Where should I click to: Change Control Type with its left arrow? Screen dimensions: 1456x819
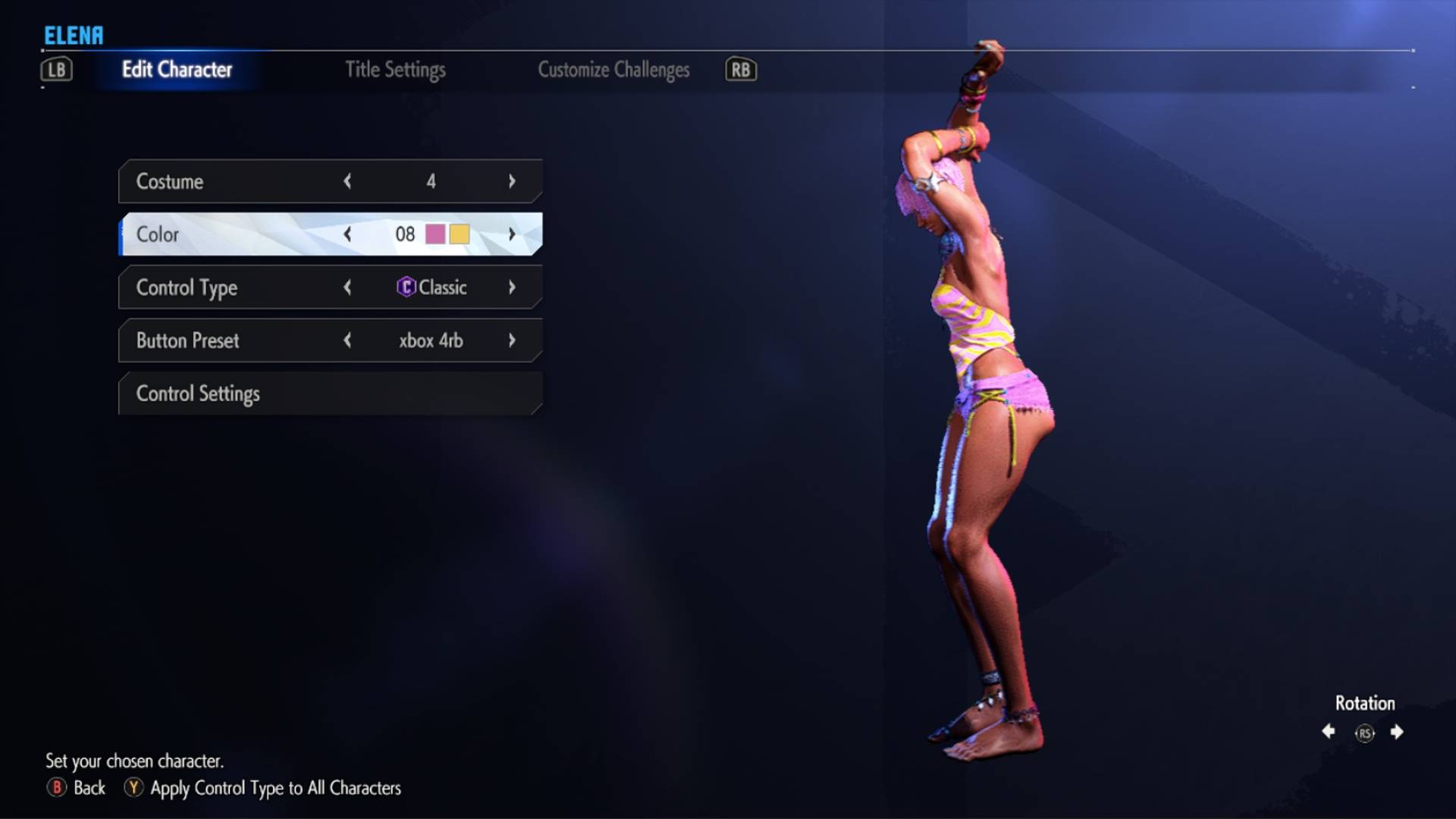coord(347,287)
